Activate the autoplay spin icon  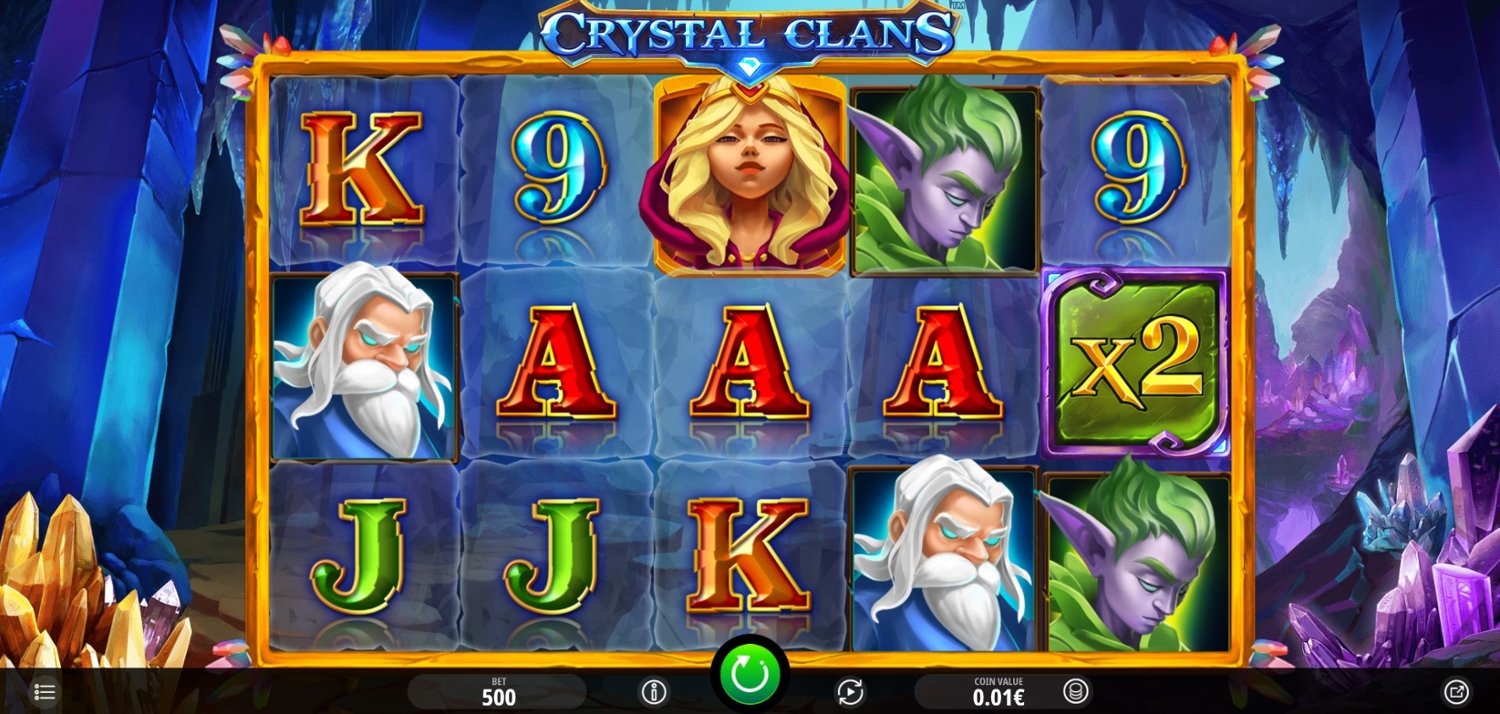(849, 692)
